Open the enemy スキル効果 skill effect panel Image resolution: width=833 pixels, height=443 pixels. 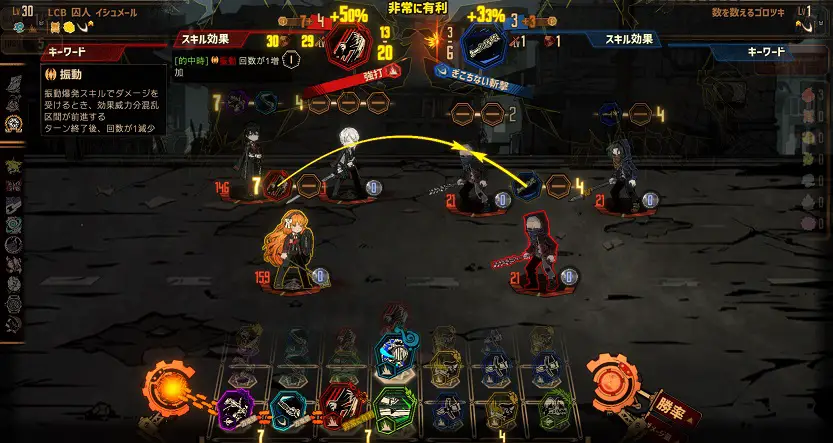click(x=630, y=39)
